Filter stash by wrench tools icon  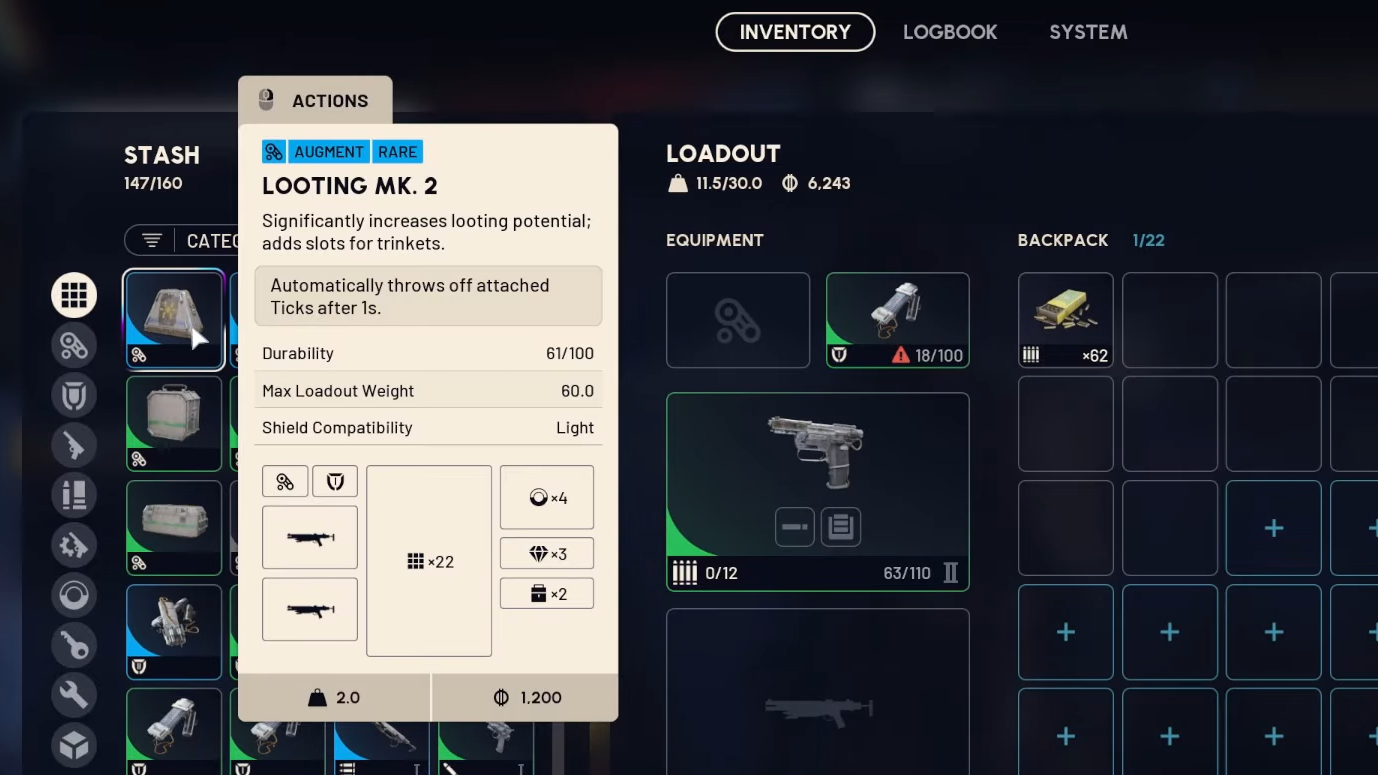coord(74,695)
